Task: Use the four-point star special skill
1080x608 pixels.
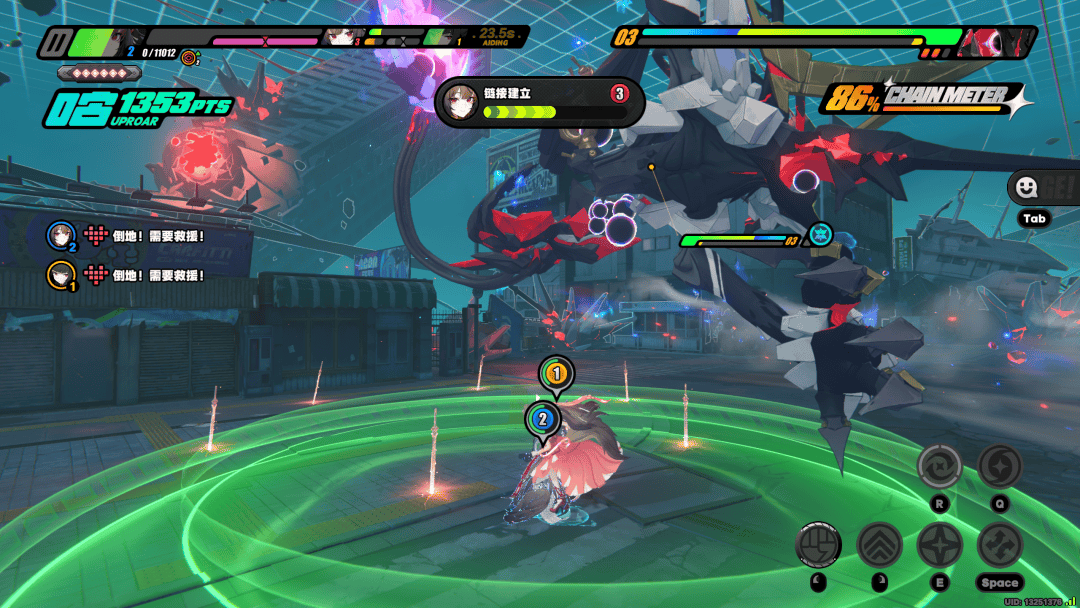Action: [939, 545]
